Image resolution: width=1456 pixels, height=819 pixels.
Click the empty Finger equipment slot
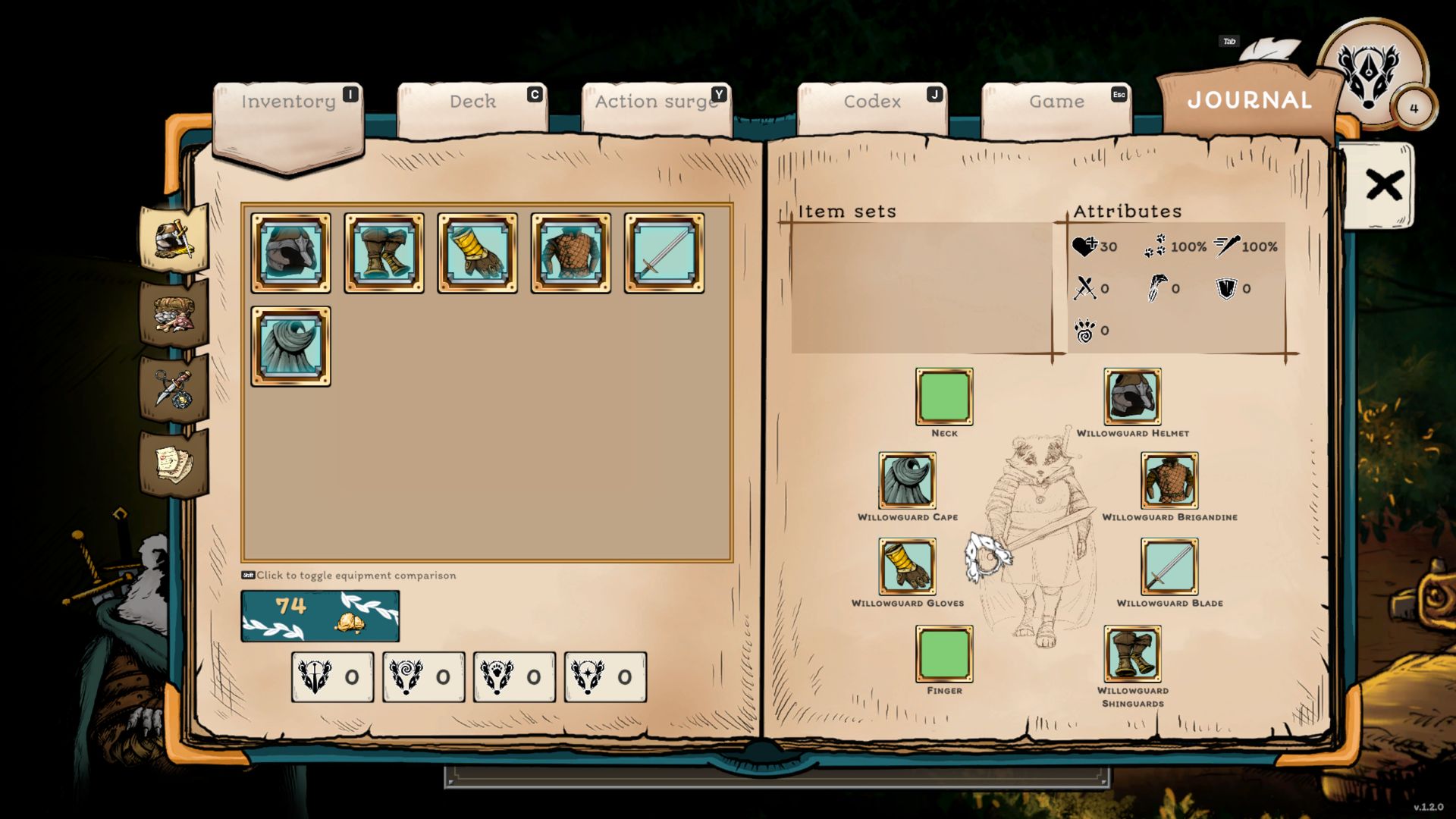click(x=944, y=654)
